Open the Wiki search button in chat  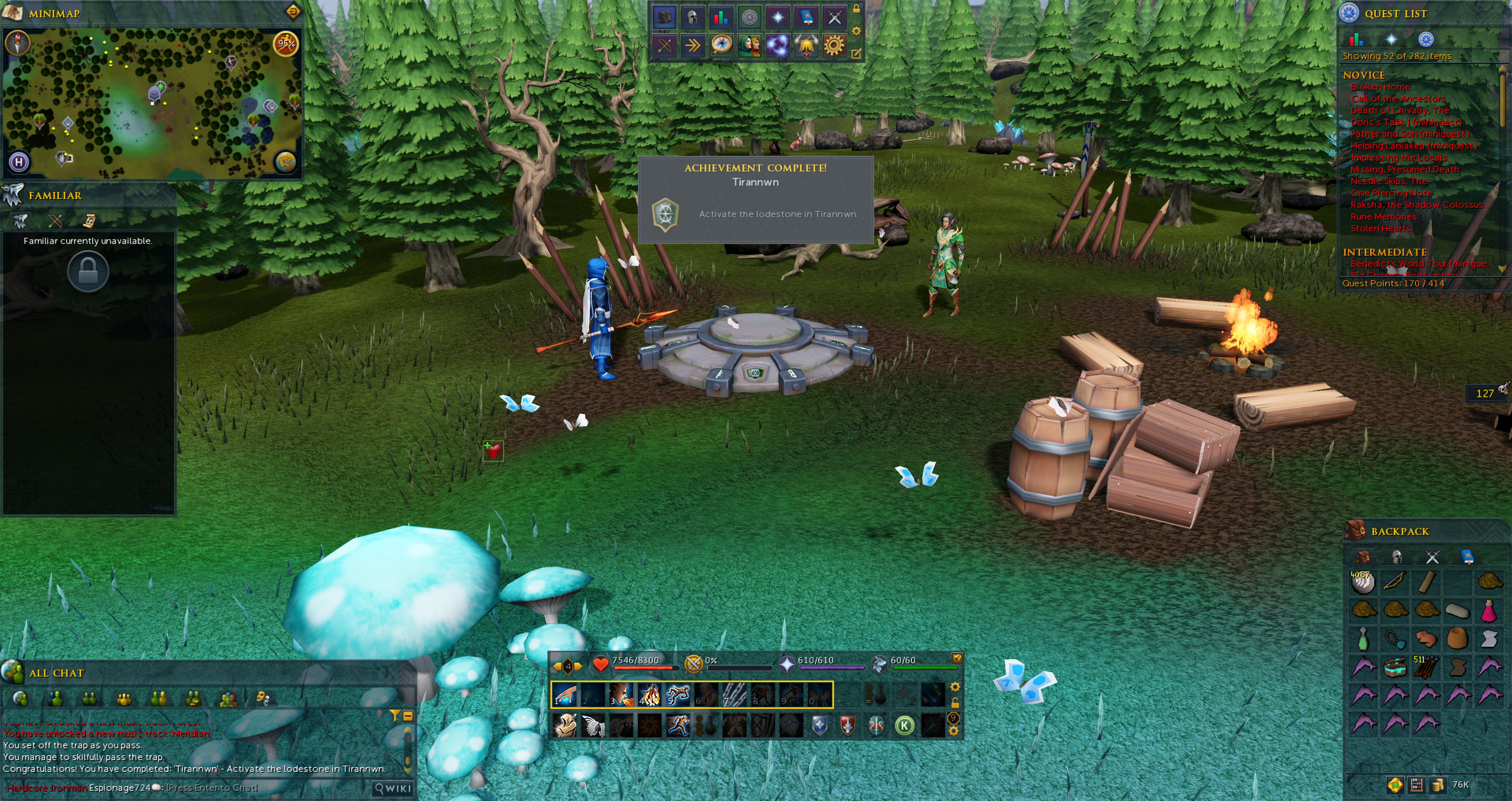393,788
